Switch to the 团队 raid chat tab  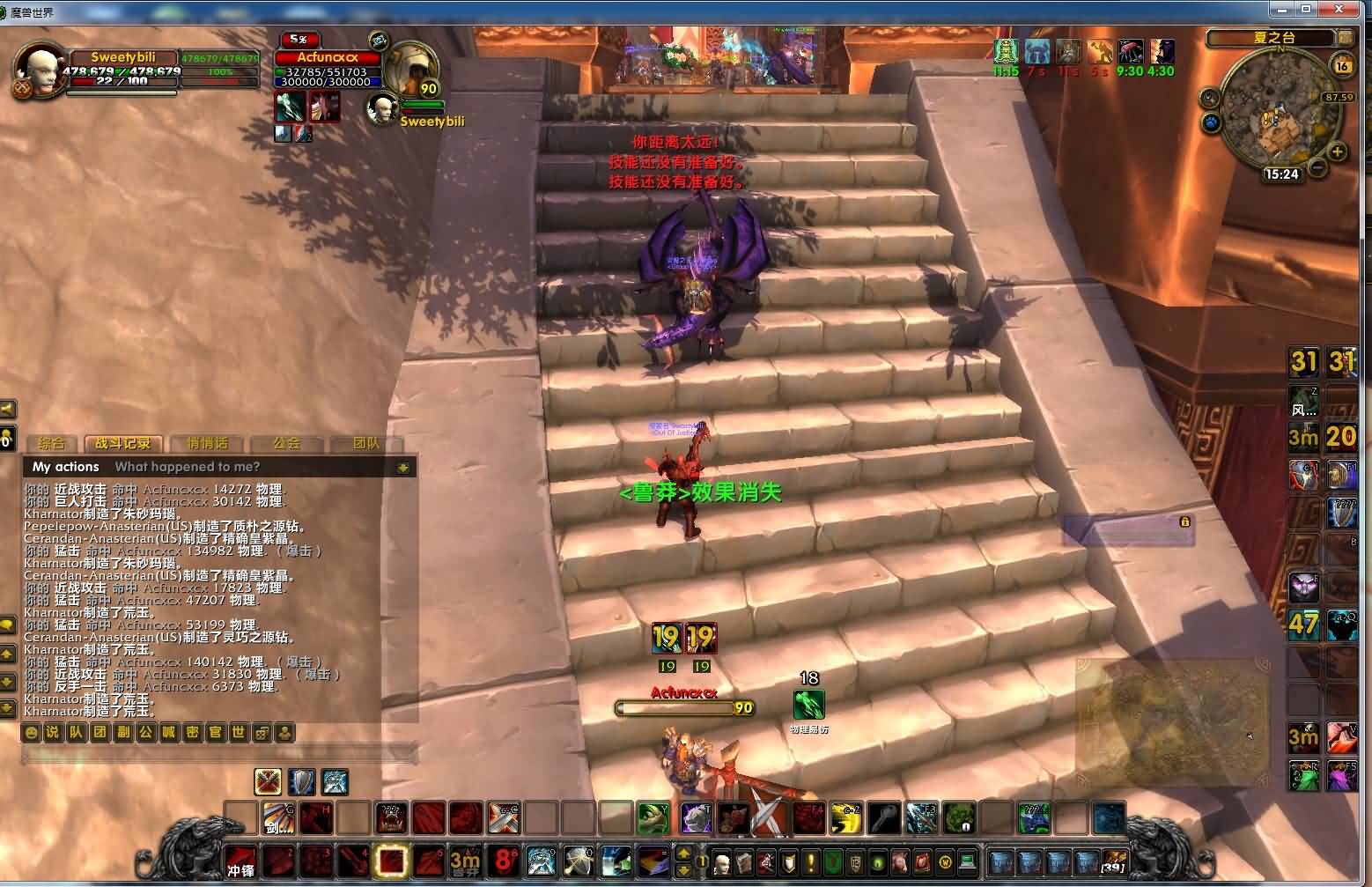pyautogui.click(x=366, y=443)
